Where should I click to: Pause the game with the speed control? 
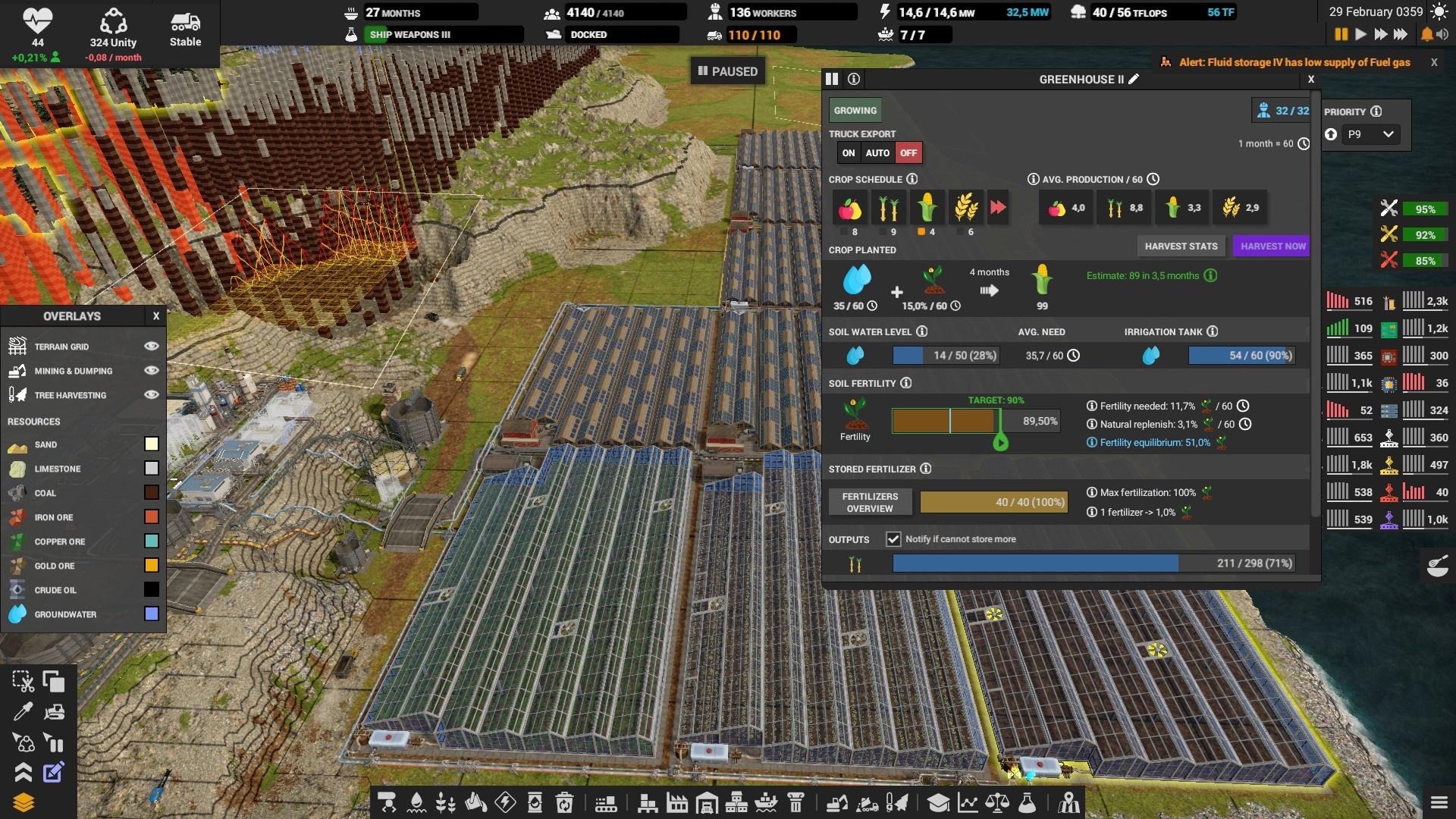point(1341,34)
